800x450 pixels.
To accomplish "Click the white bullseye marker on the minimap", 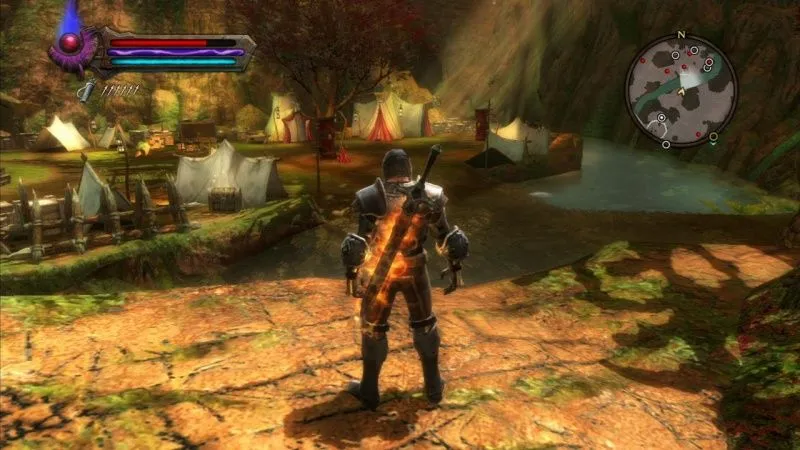I will pyautogui.click(x=661, y=118).
